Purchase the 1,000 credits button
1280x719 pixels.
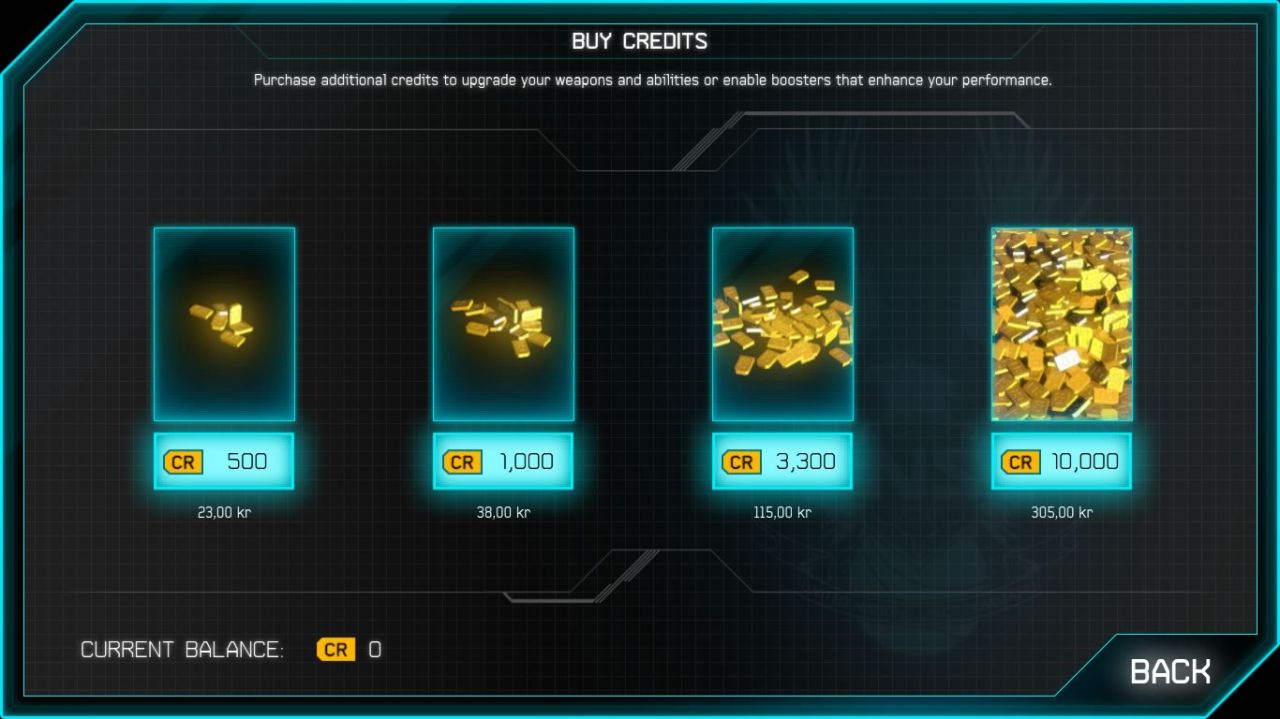(x=503, y=461)
